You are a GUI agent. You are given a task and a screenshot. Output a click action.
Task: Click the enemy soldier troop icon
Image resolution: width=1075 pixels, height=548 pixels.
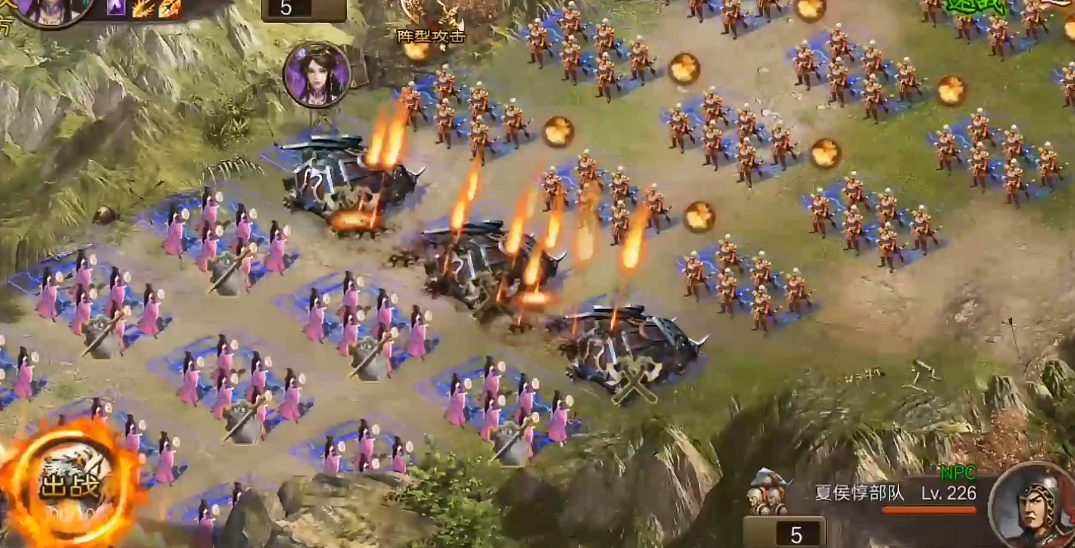coord(767,492)
